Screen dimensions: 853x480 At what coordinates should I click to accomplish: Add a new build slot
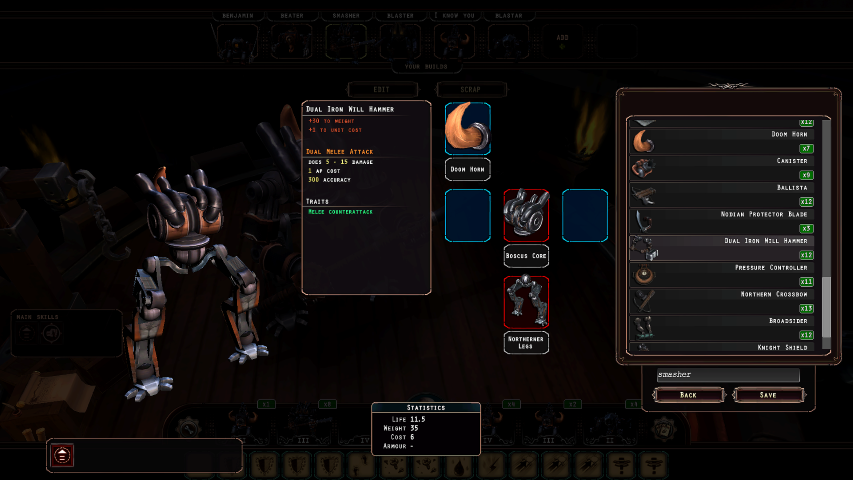click(x=561, y=38)
